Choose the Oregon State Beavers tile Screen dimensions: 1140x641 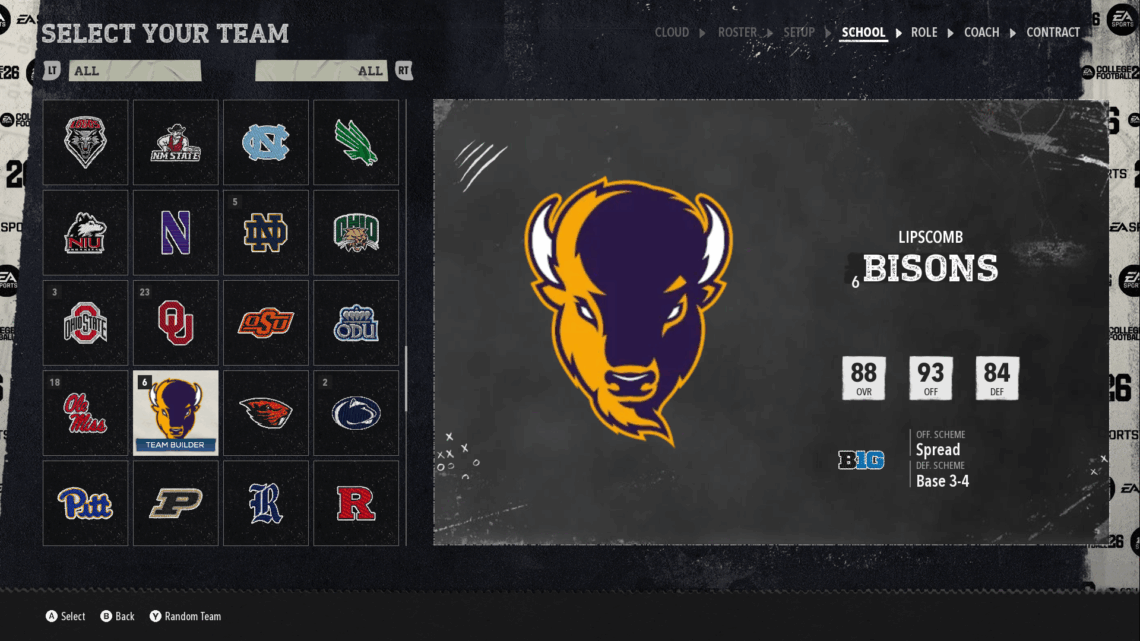265,413
